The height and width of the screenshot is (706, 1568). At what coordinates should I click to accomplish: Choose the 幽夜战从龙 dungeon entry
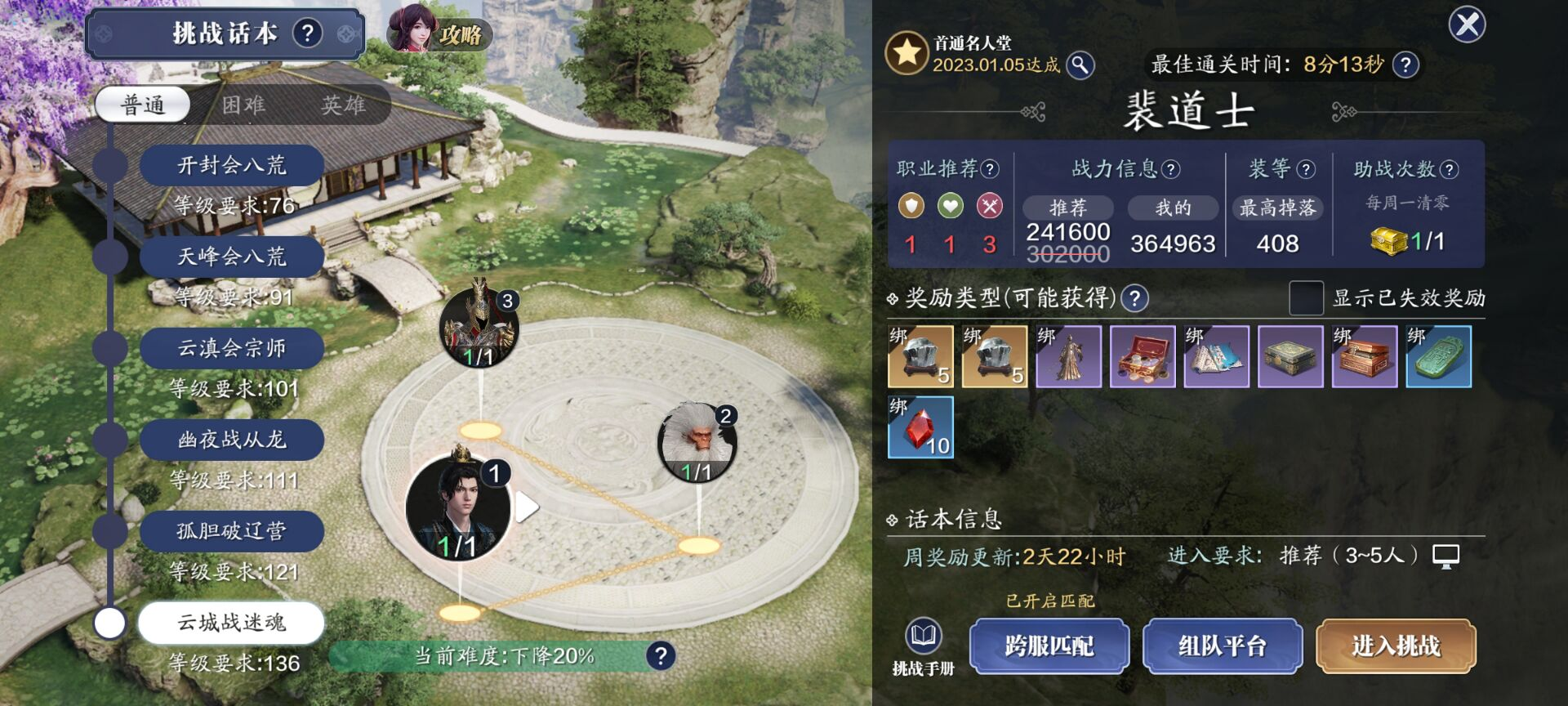click(x=232, y=440)
